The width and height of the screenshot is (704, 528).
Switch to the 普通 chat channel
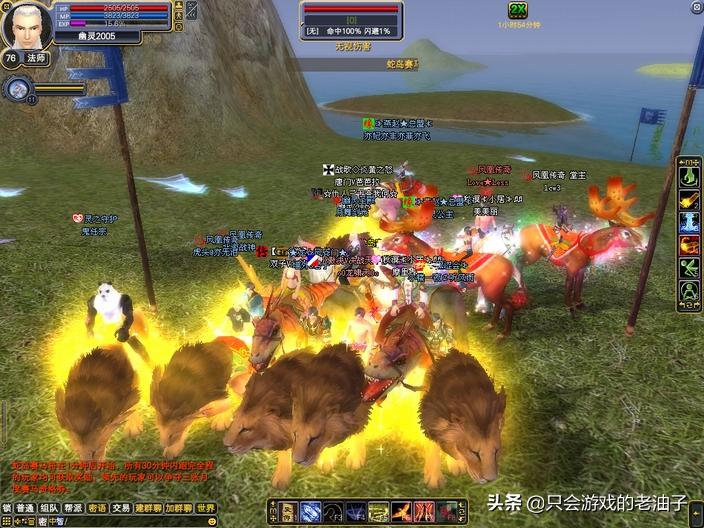coord(25,508)
